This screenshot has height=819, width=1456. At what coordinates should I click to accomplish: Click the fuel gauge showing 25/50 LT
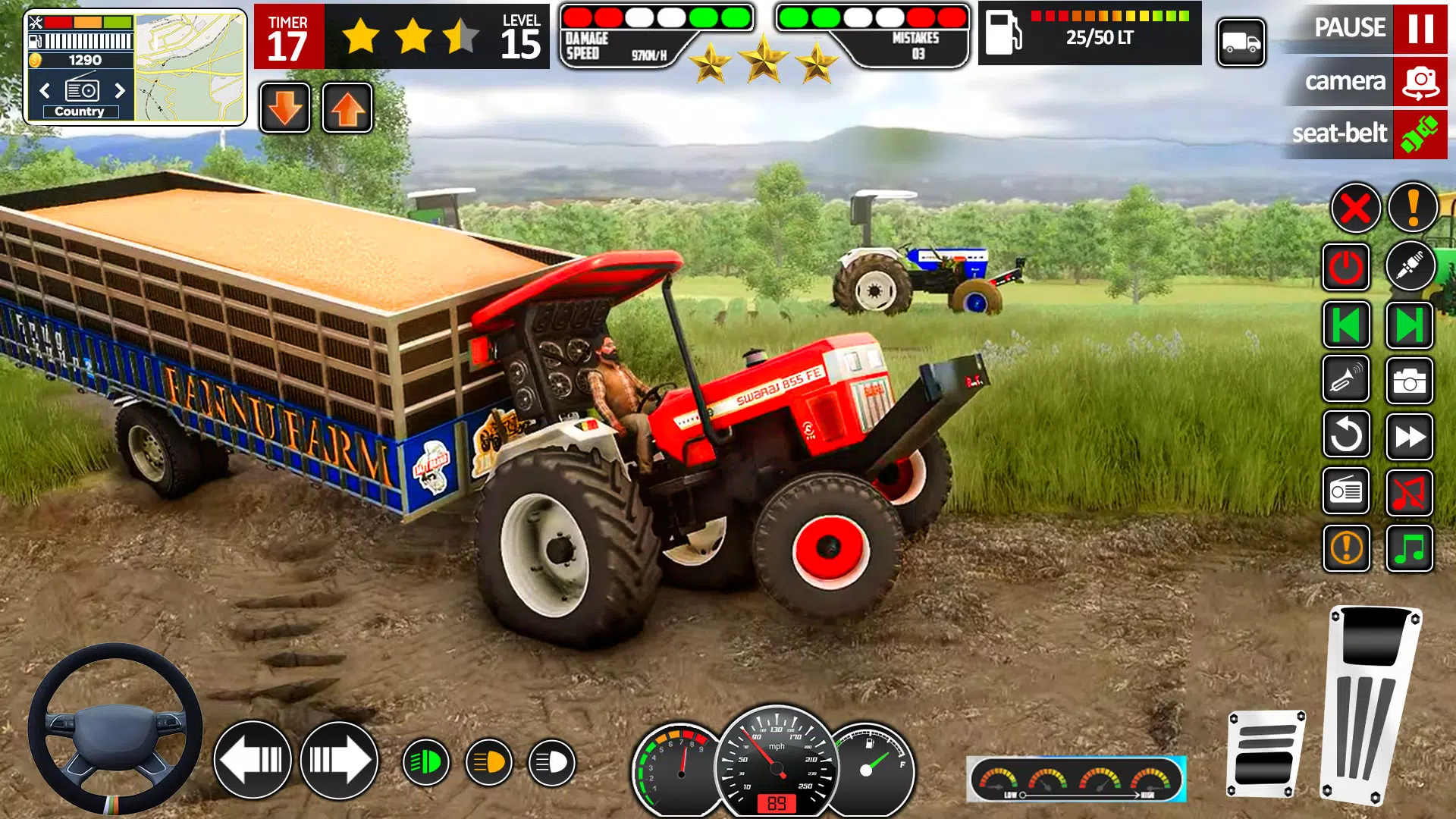point(1088,34)
